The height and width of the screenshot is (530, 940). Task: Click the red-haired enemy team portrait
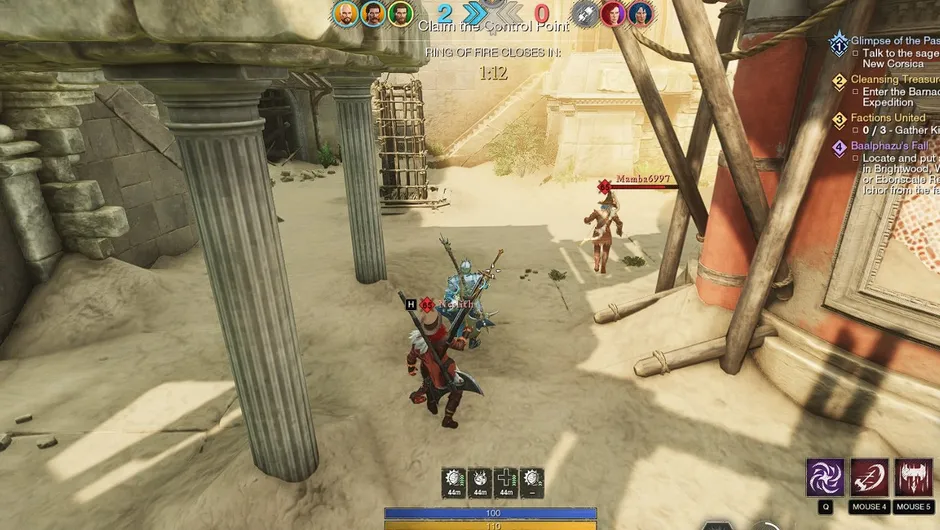pos(613,13)
